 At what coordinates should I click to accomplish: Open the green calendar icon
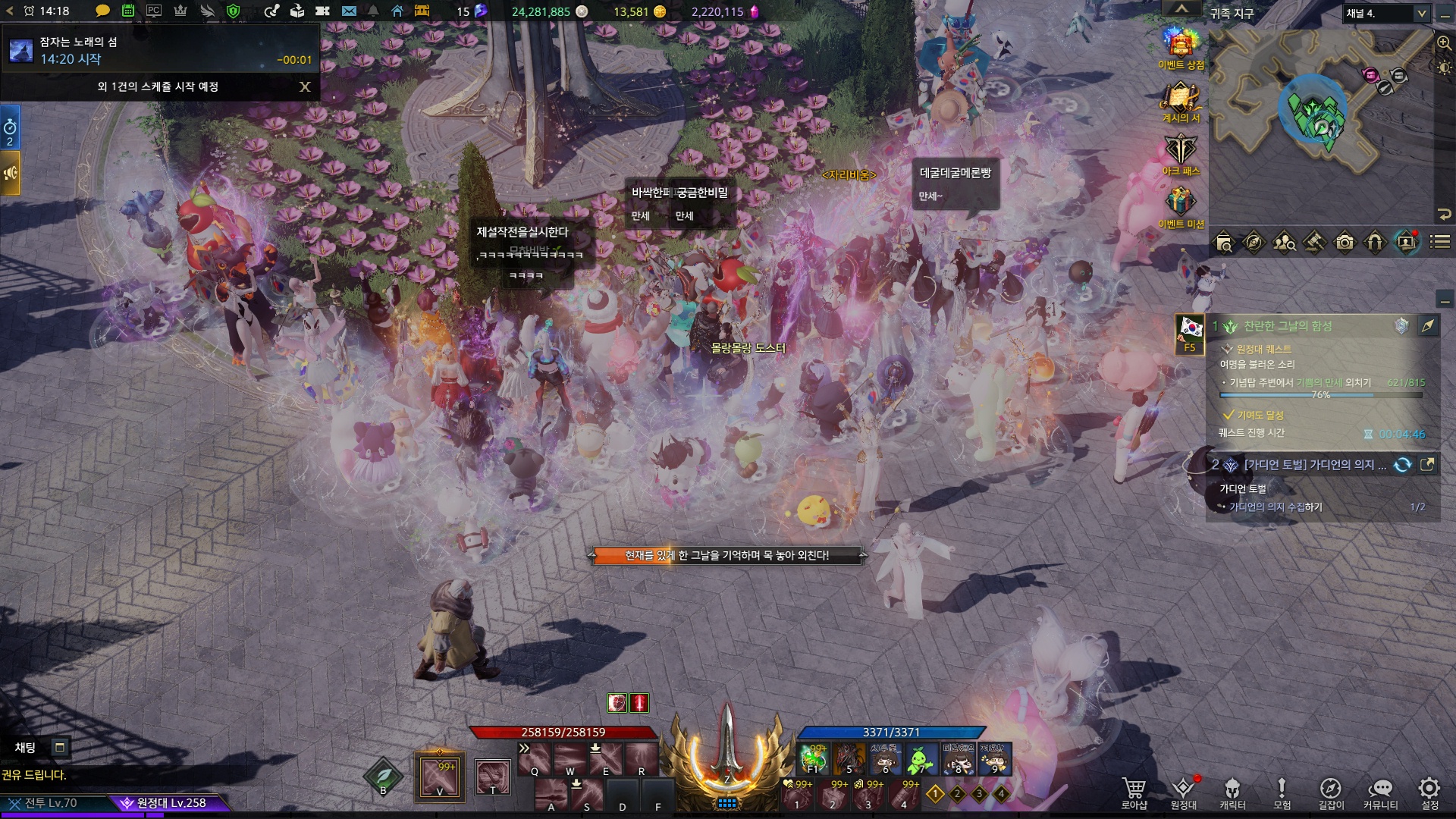[x=128, y=11]
